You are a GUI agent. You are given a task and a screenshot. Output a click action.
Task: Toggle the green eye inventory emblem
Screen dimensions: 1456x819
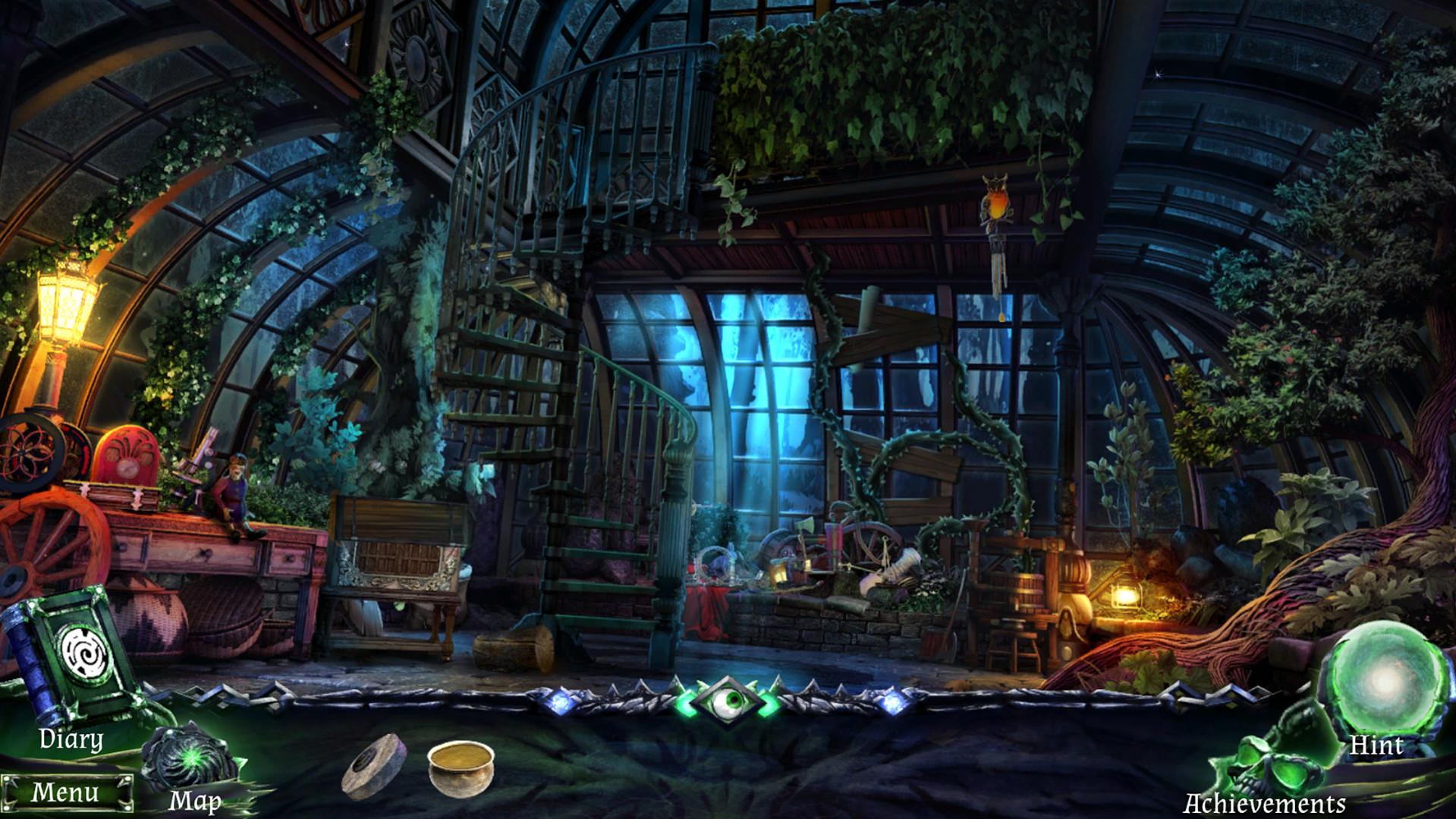[728, 702]
